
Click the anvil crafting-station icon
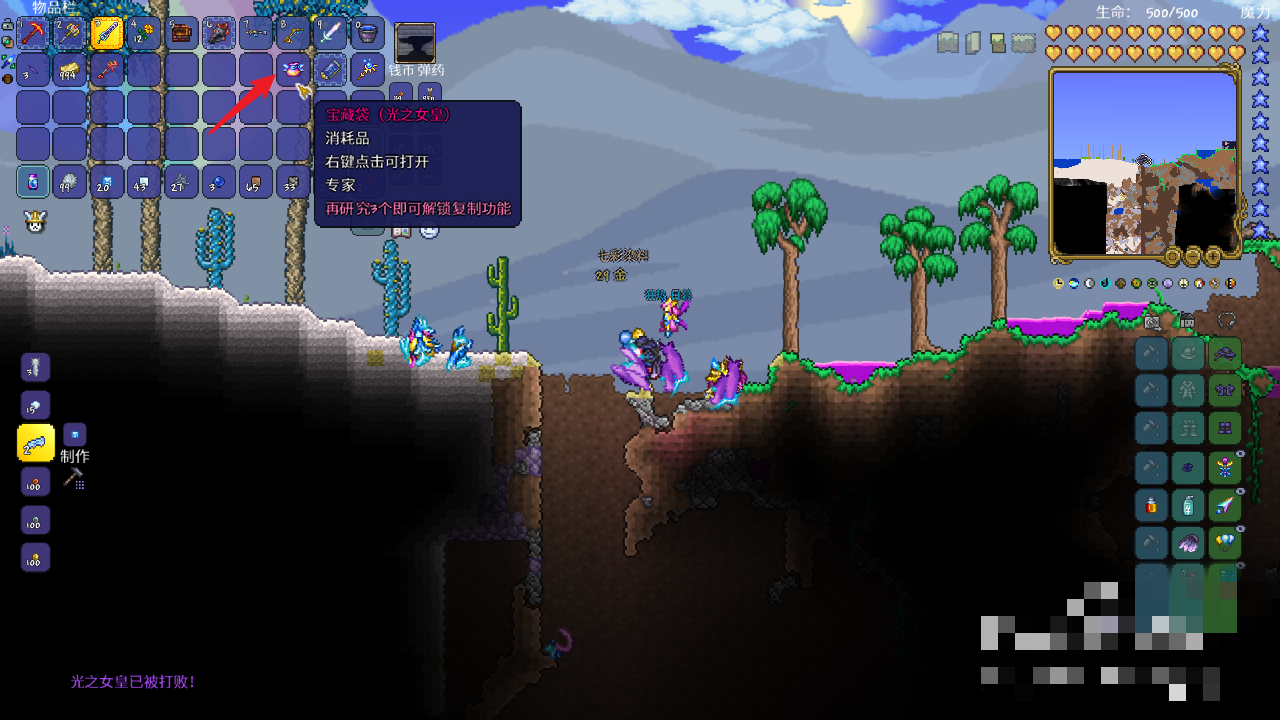point(414,43)
